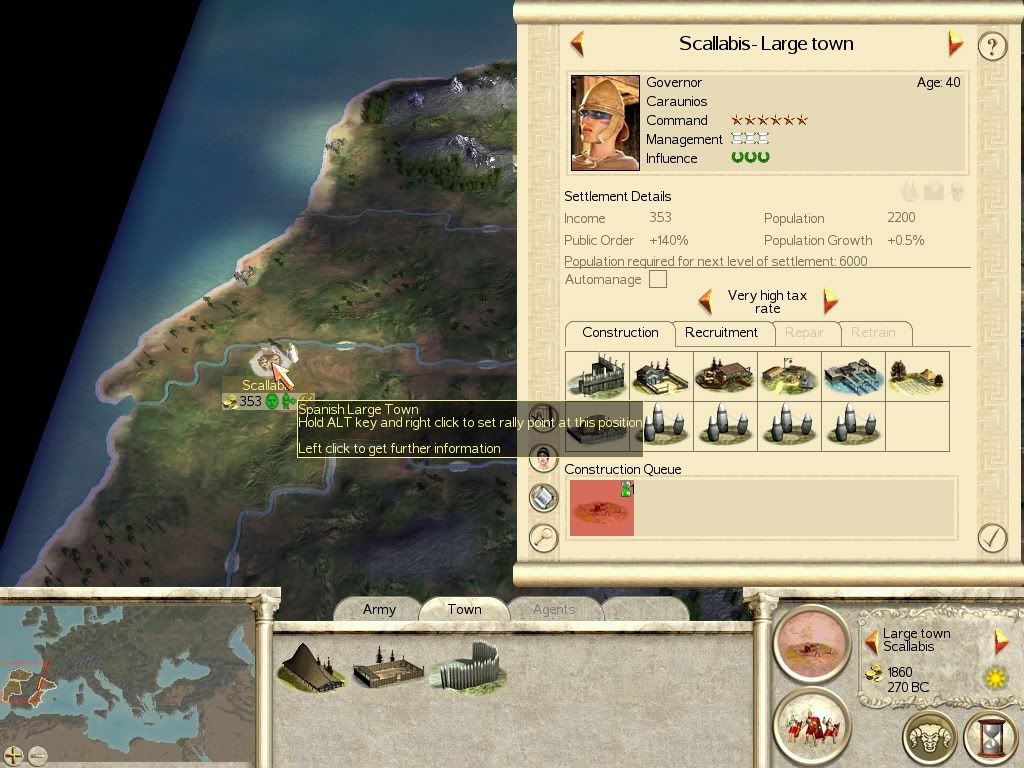Toggle the Automanage checkbox
This screenshot has width=1024, height=768.
657,280
